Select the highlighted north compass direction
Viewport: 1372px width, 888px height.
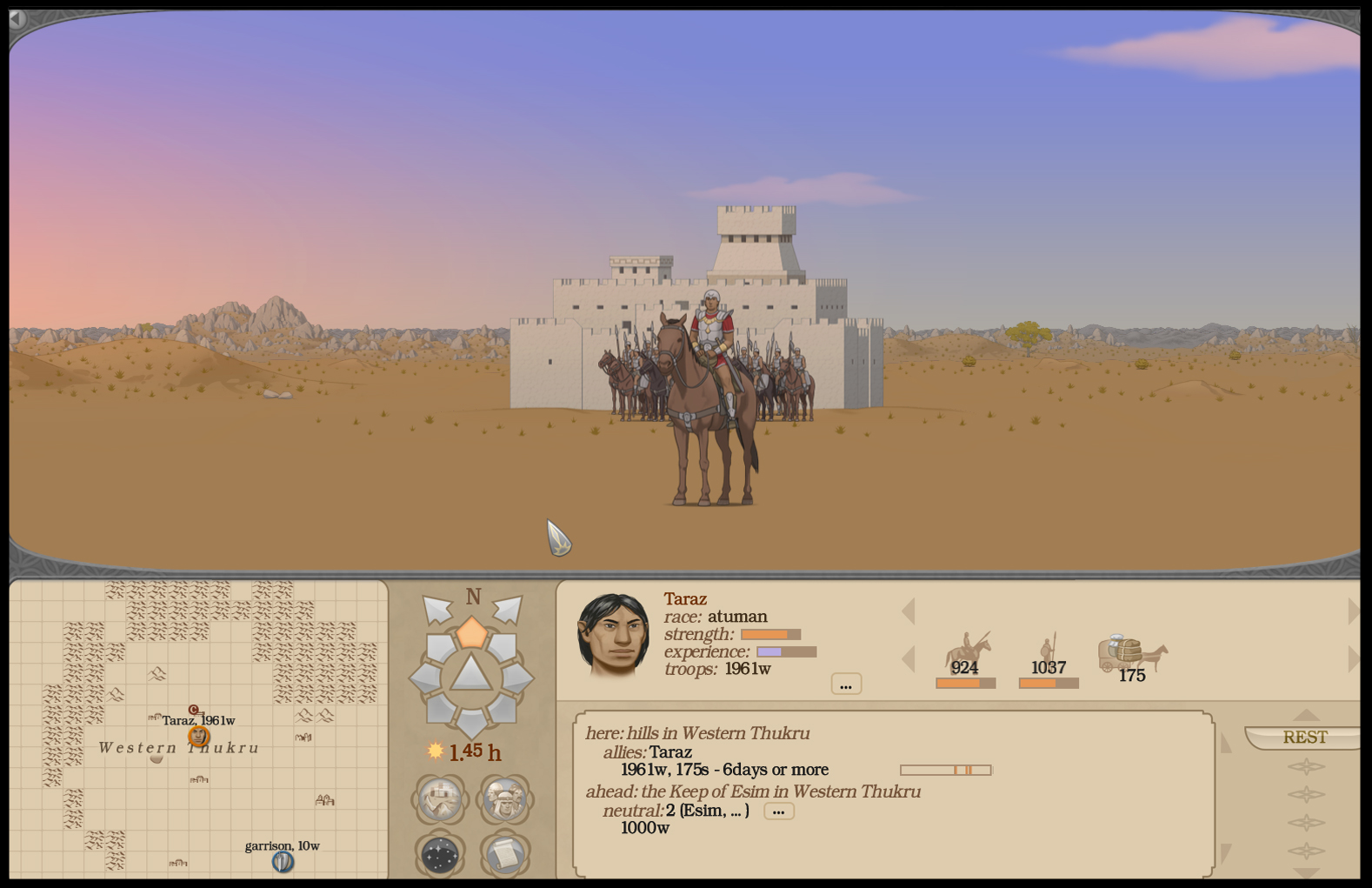tap(471, 632)
